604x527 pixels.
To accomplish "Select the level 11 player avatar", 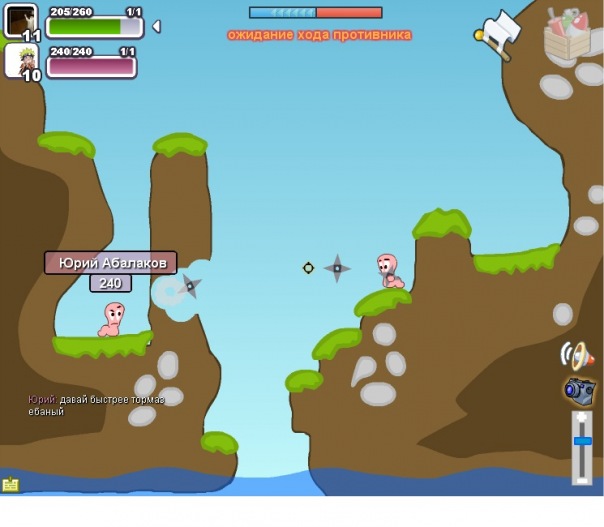I will point(21,21).
